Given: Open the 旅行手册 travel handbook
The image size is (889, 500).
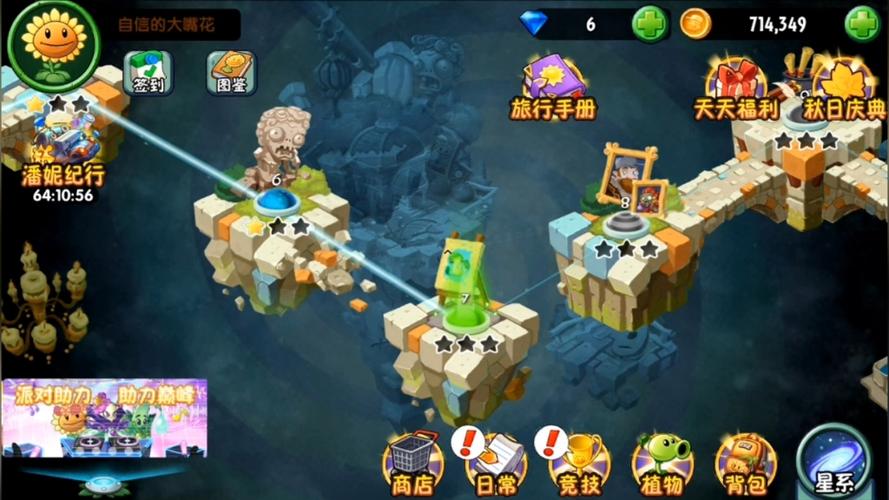Looking at the screenshot, I should click(x=553, y=87).
